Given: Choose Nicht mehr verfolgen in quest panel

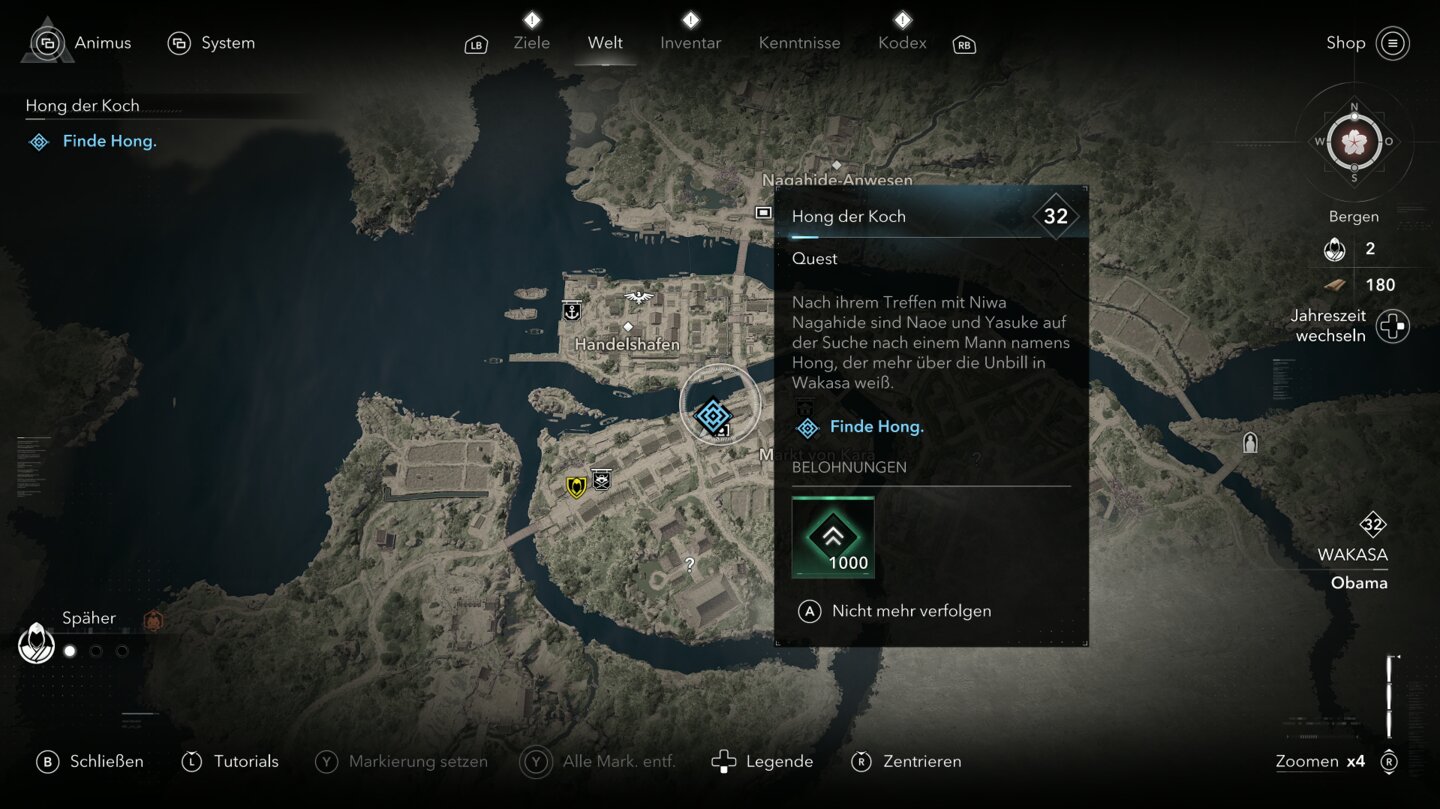Looking at the screenshot, I should pyautogui.click(x=910, y=611).
